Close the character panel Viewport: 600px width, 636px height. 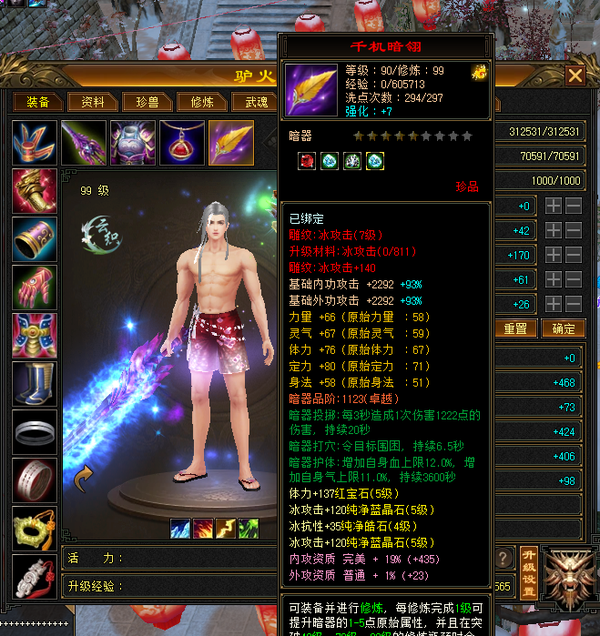tap(575, 75)
